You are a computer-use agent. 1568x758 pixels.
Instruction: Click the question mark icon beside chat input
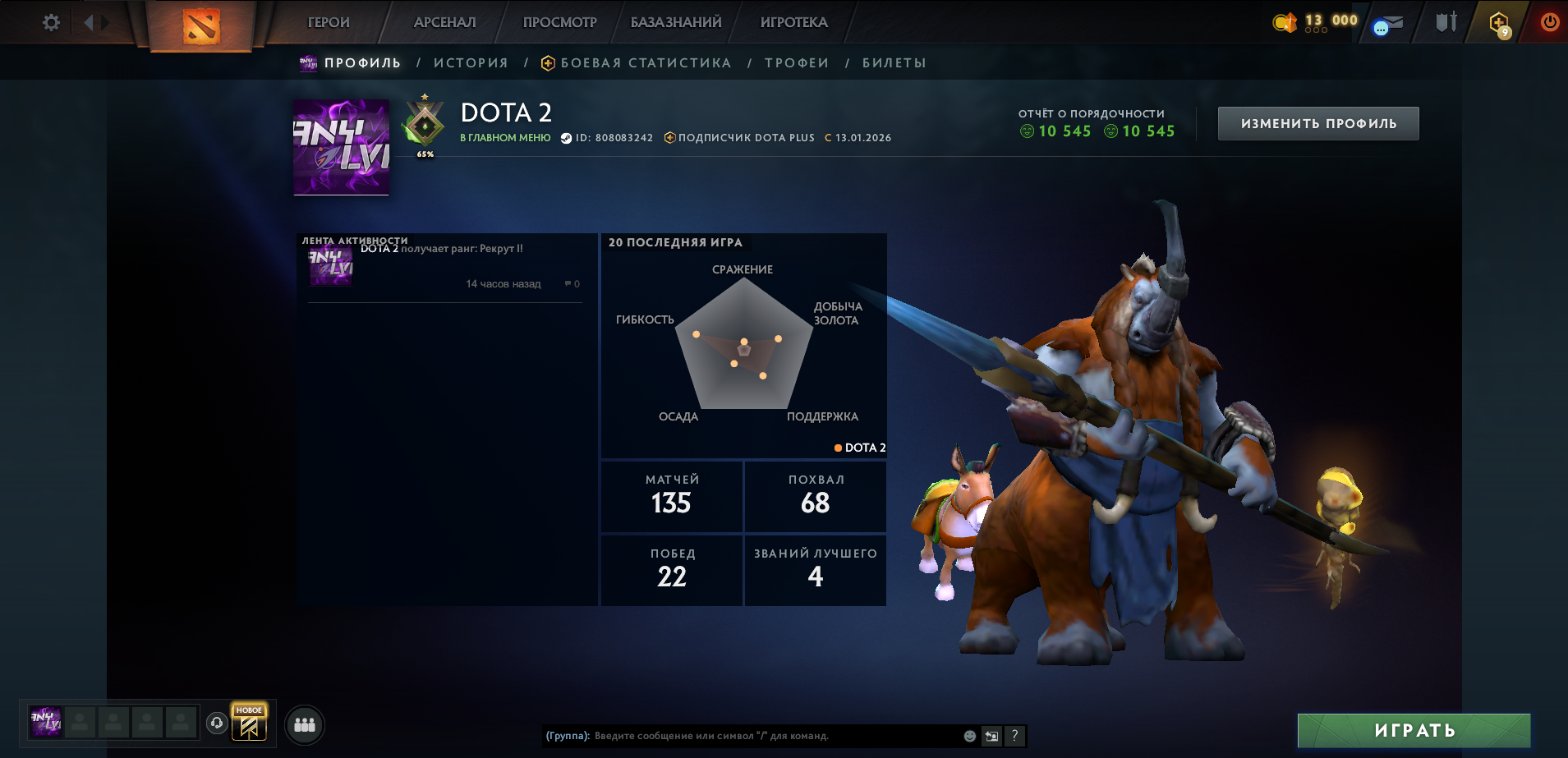(1014, 737)
